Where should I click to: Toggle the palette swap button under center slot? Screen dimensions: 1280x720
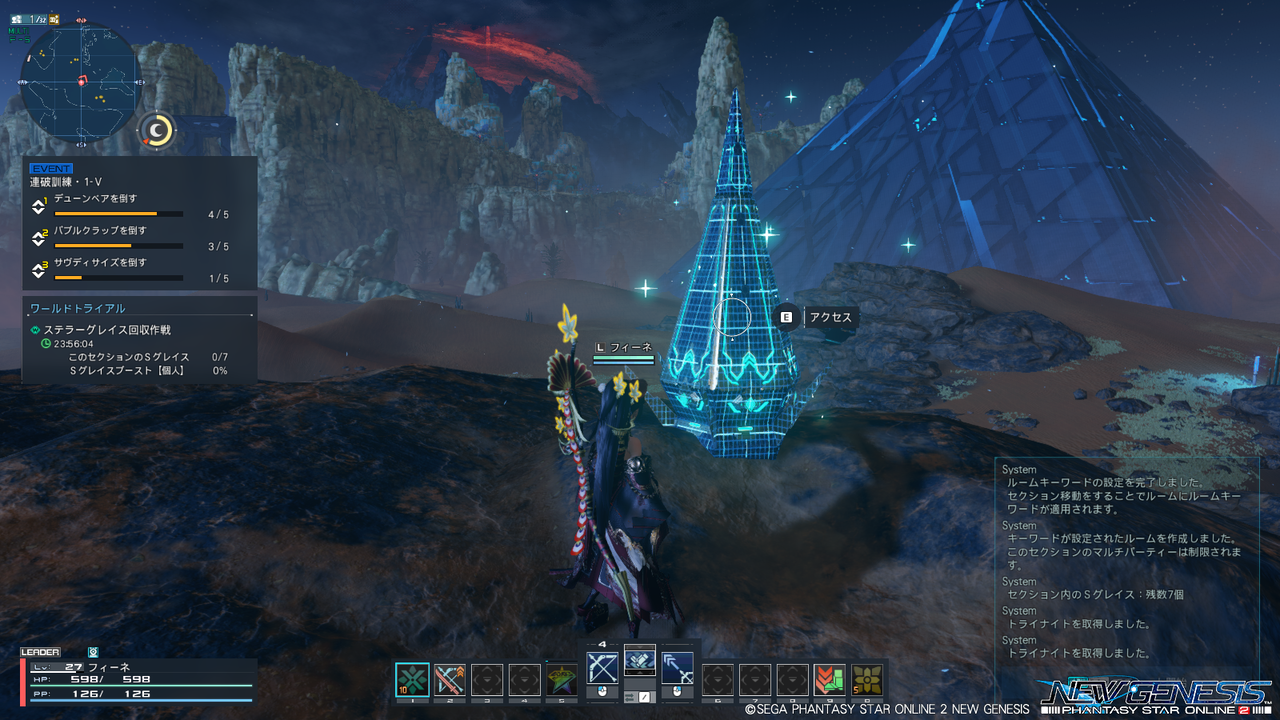tap(639, 696)
